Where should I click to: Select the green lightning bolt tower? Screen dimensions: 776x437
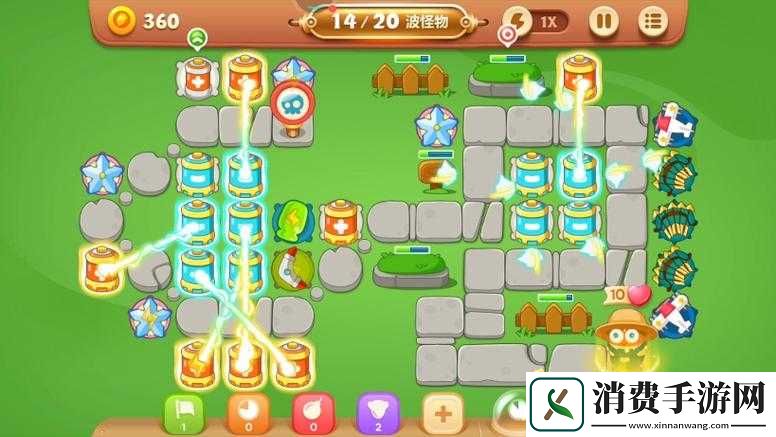click(291, 220)
